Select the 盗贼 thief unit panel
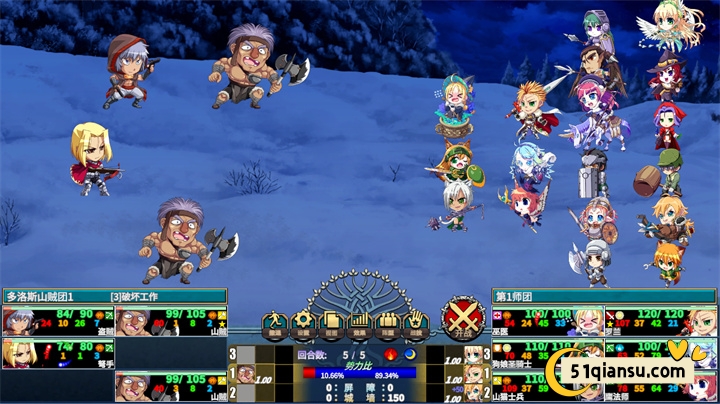The image size is (720, 404). click(x=58, y=321)
